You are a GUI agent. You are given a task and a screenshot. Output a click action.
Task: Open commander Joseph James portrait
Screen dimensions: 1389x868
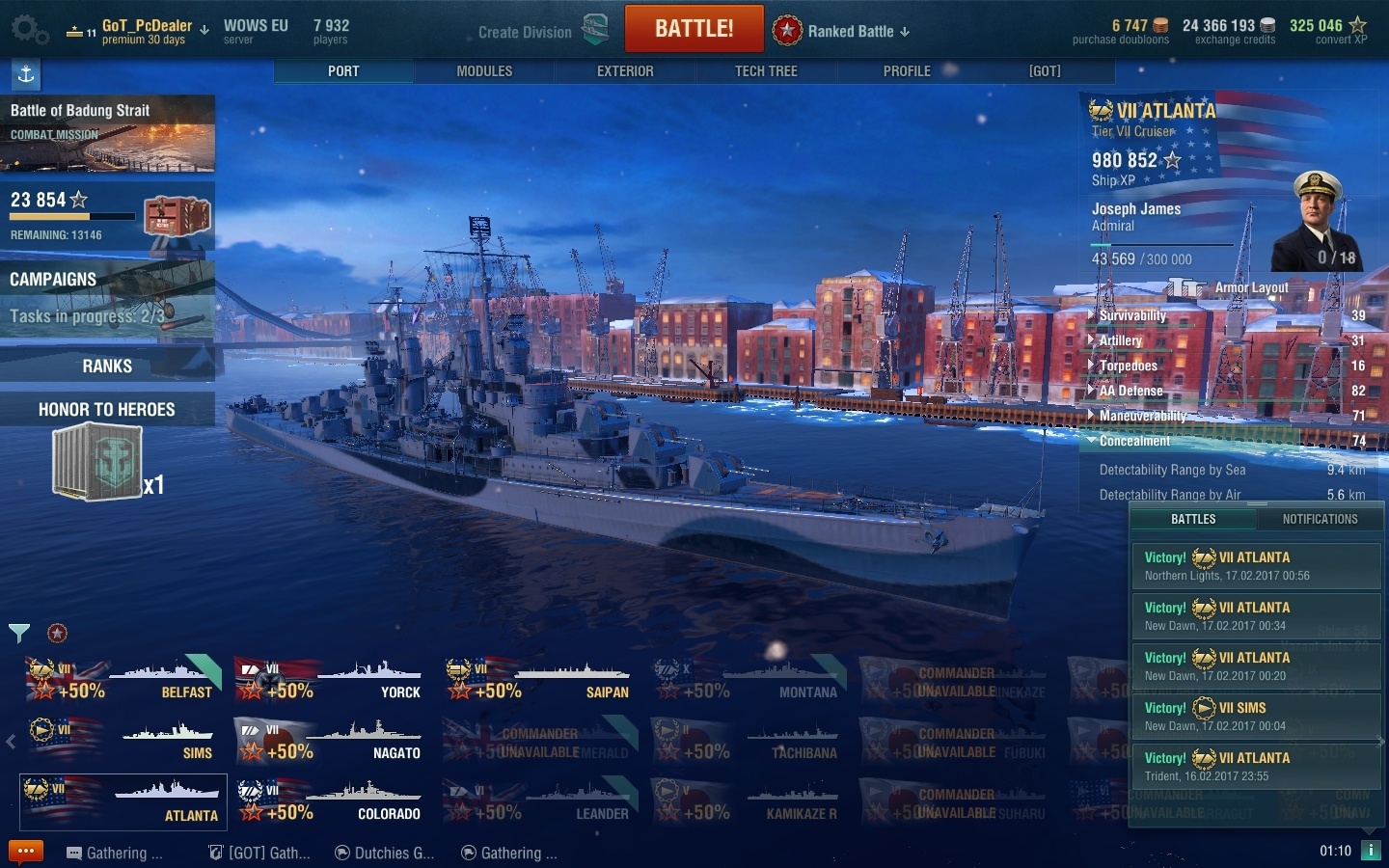pyautogui.click(x=1317, y=222)
